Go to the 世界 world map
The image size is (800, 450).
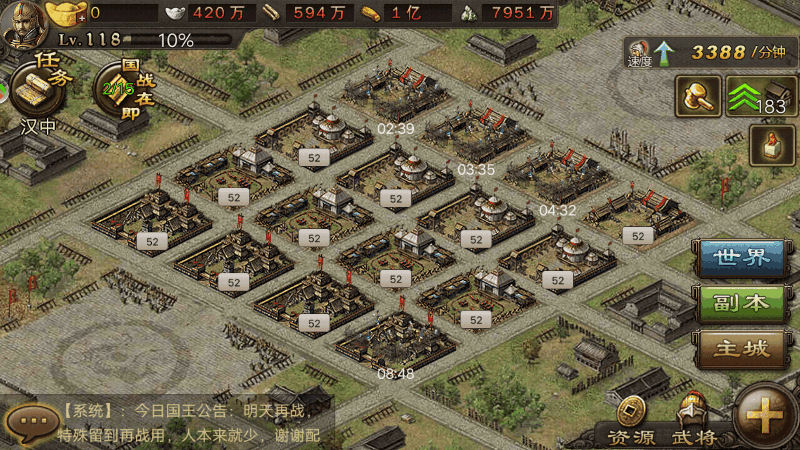742,257
